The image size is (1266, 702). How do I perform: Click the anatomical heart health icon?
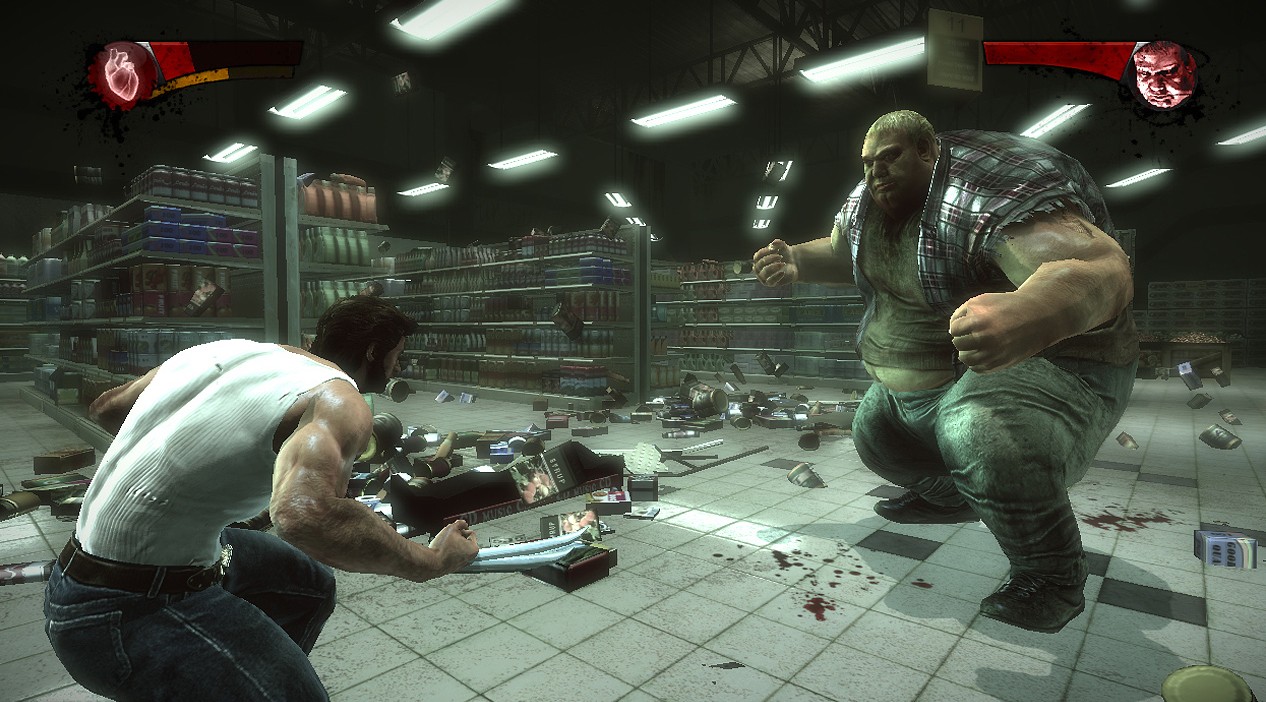click(122, 74)
